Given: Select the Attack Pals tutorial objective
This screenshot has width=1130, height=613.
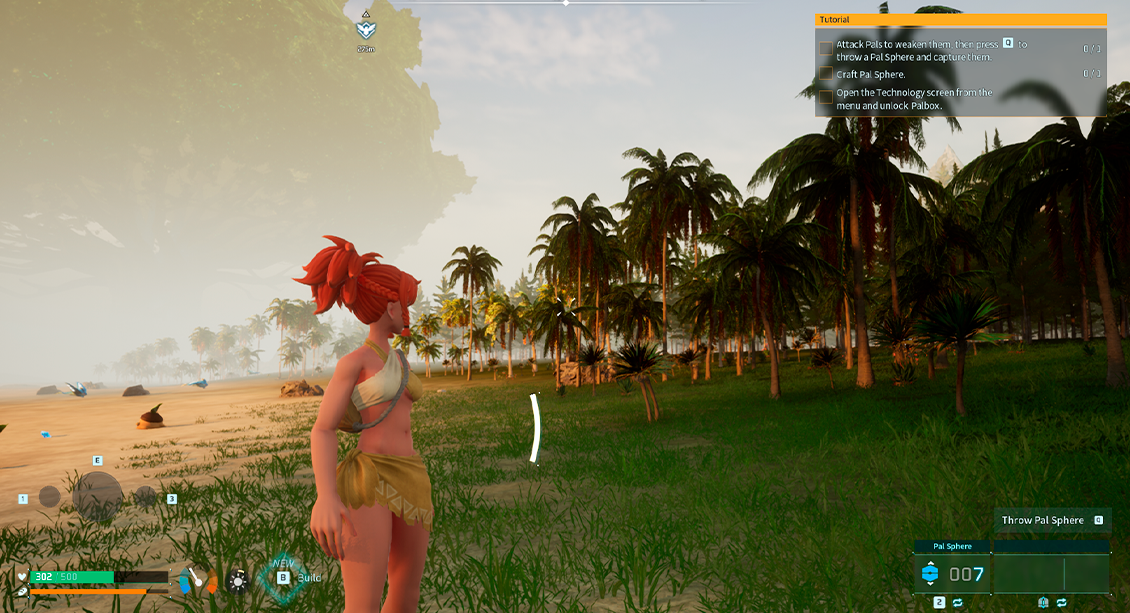Looking at the screenshot, I should point(916,51).
